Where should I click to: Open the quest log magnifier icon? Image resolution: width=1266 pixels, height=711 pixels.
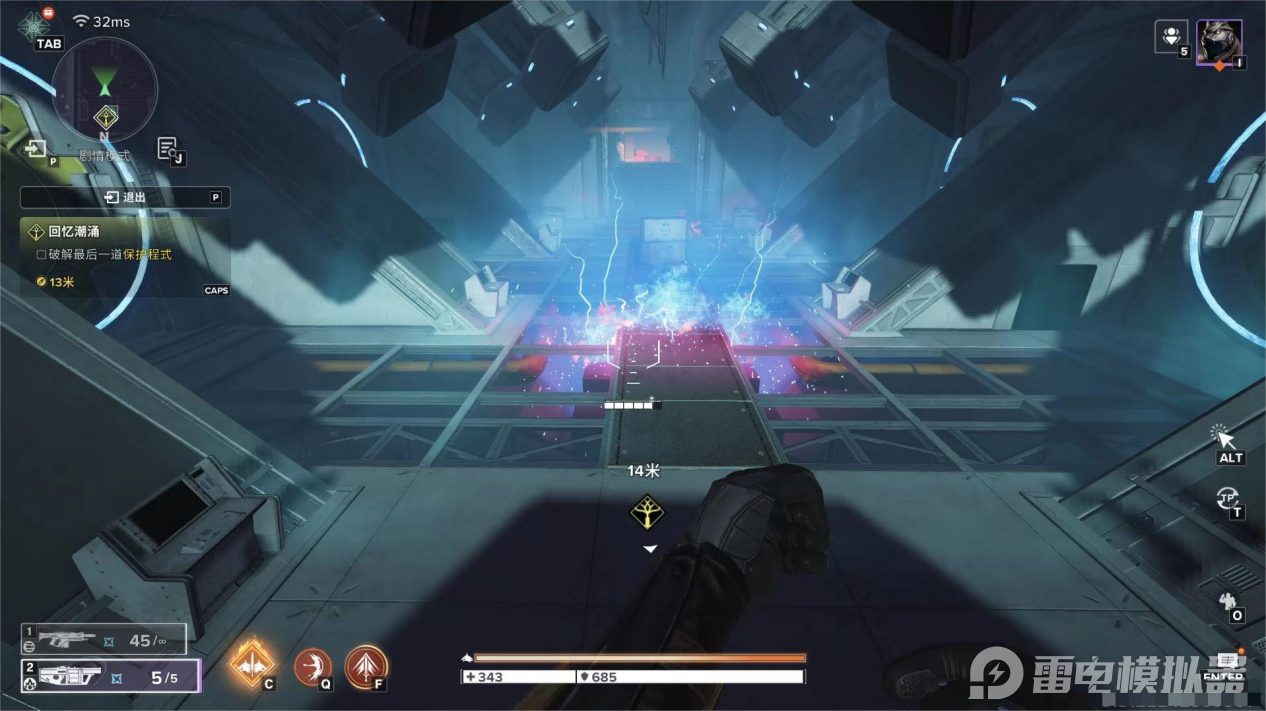point(168,149)
